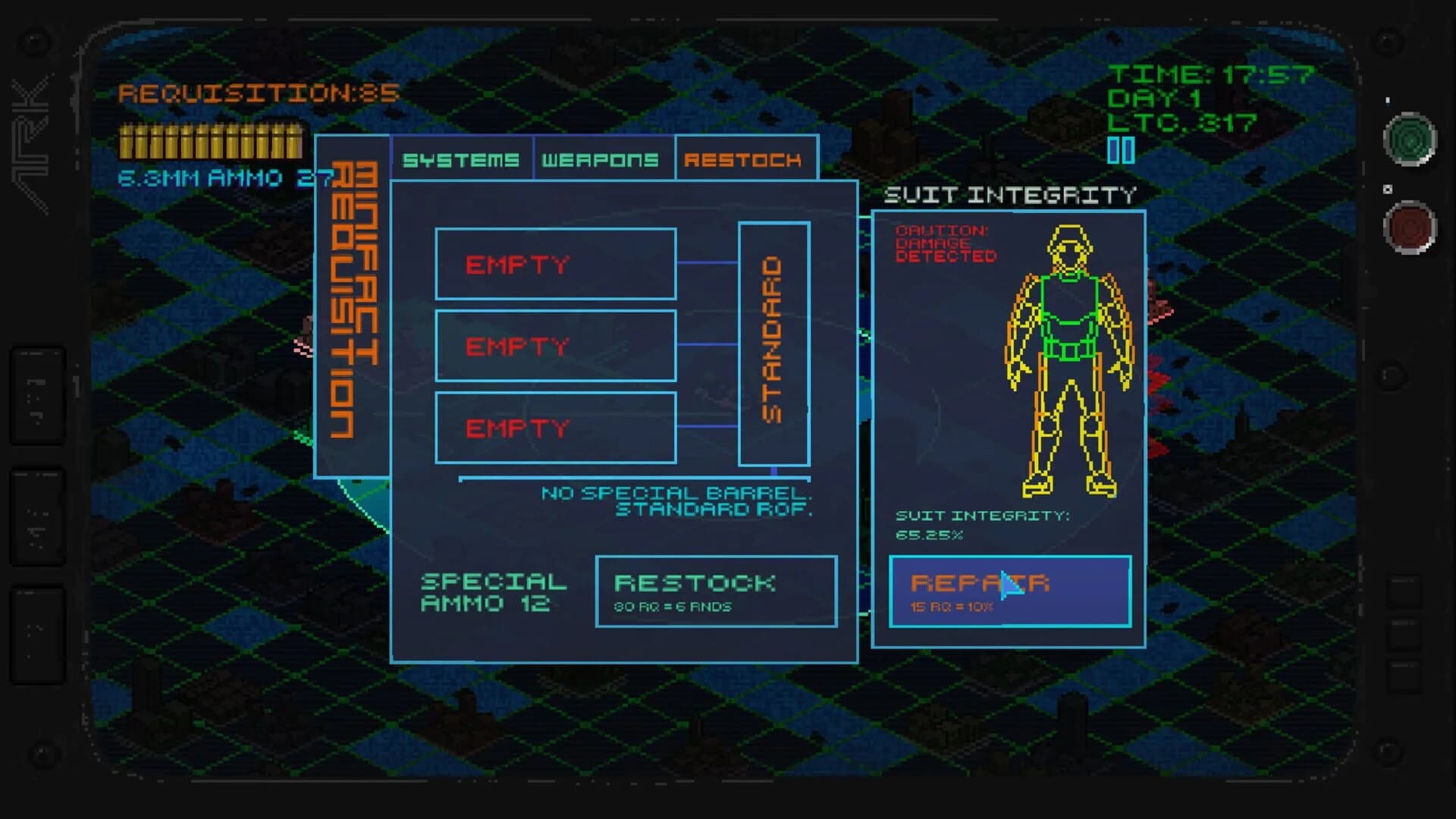Select the second EMPTY ammo slot
Screen dimensions: 1456x819
click(555, 347)
